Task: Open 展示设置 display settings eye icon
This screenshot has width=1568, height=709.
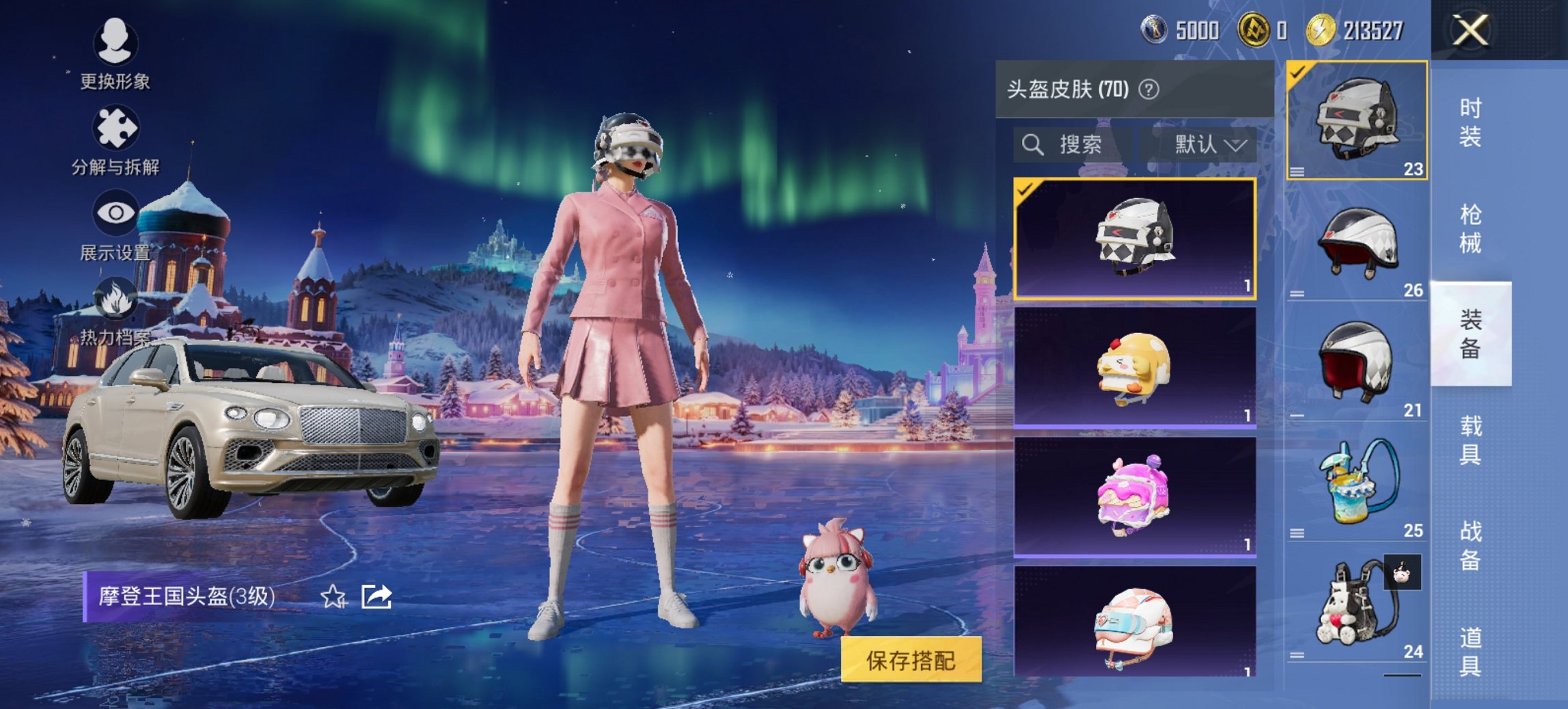Action: (116, 212)
